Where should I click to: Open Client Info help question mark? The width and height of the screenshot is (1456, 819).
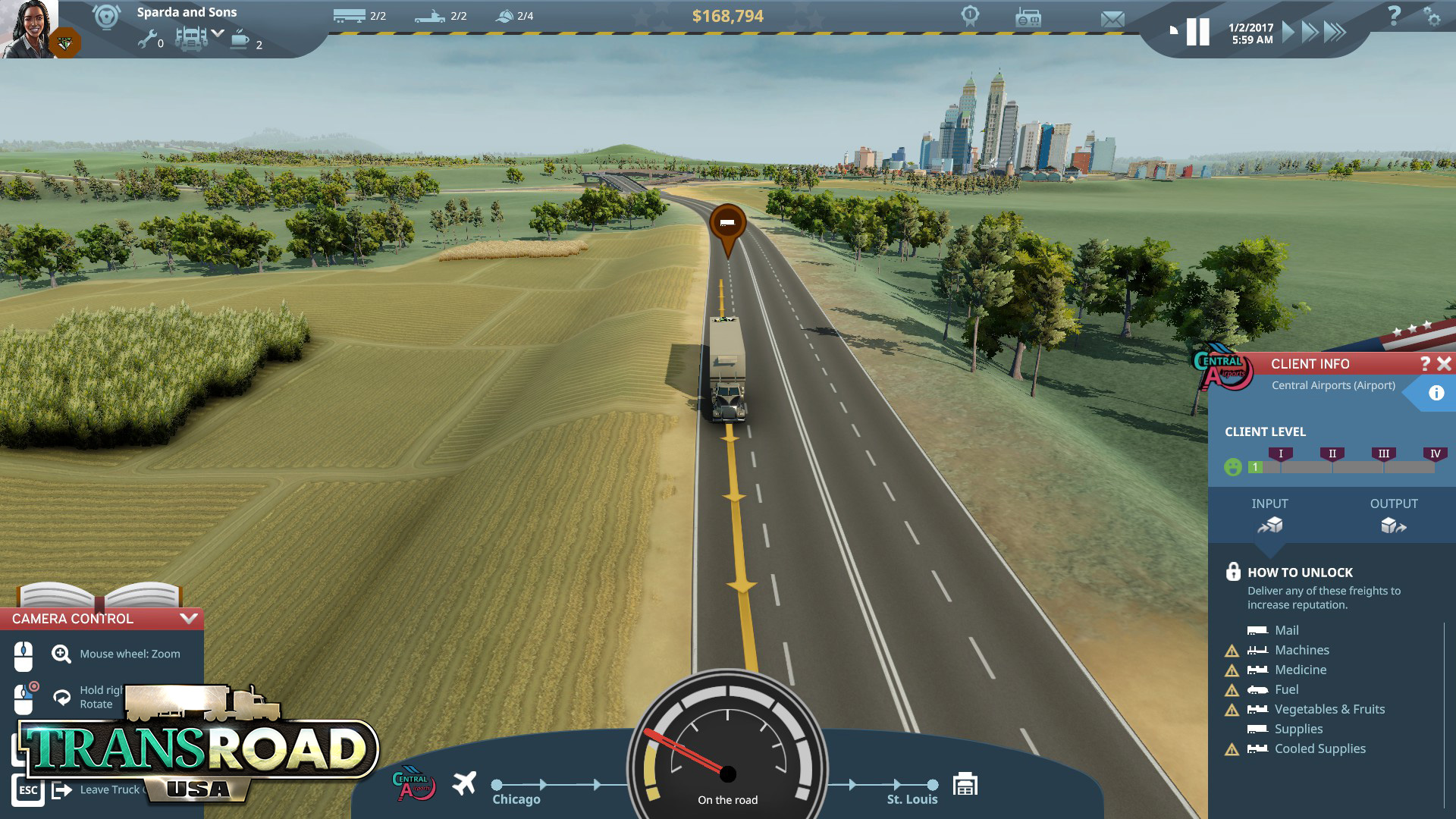tap(1425, 364)
